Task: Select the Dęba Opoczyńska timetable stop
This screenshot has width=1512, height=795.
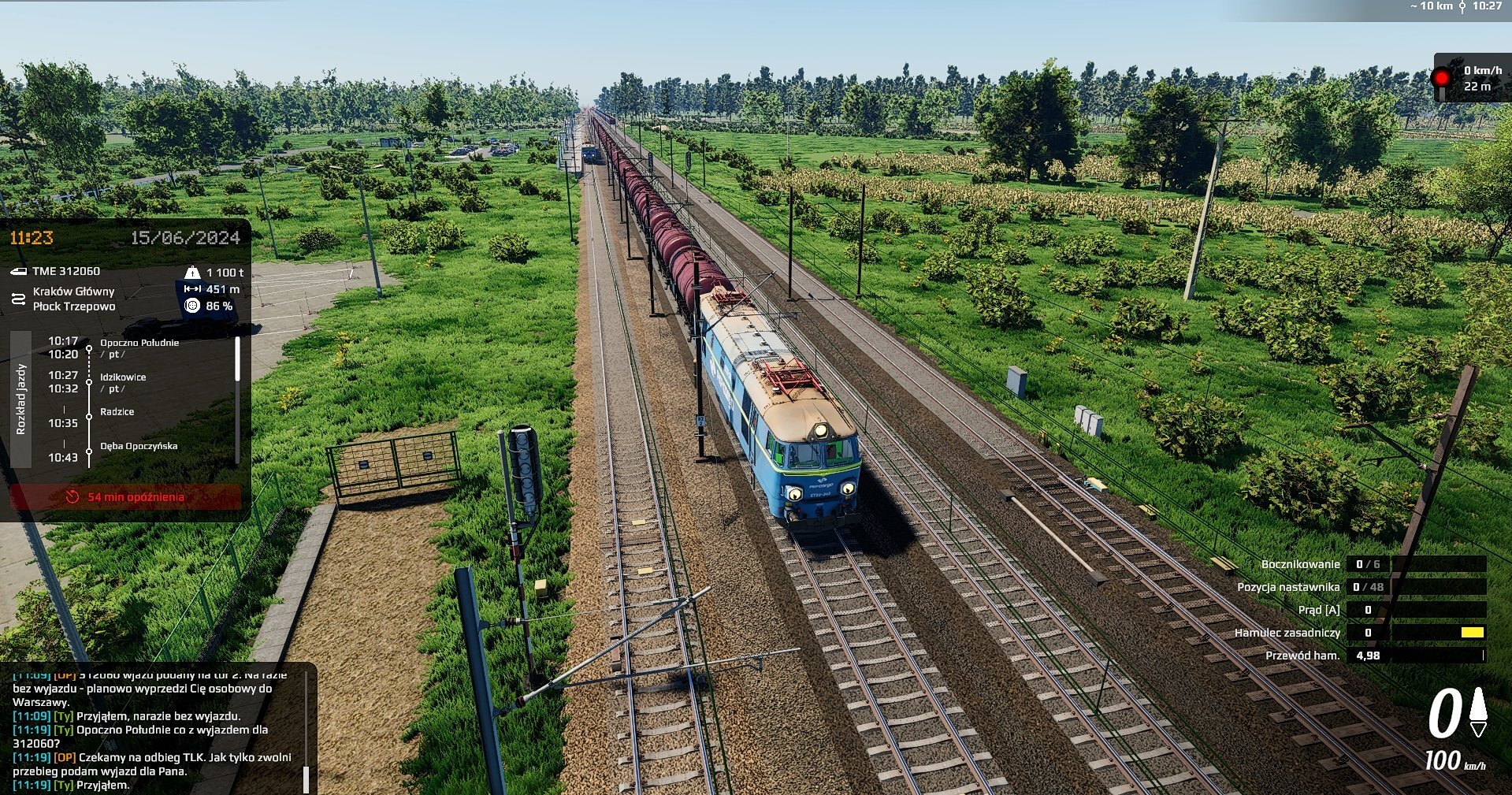Action: [139, 446]
